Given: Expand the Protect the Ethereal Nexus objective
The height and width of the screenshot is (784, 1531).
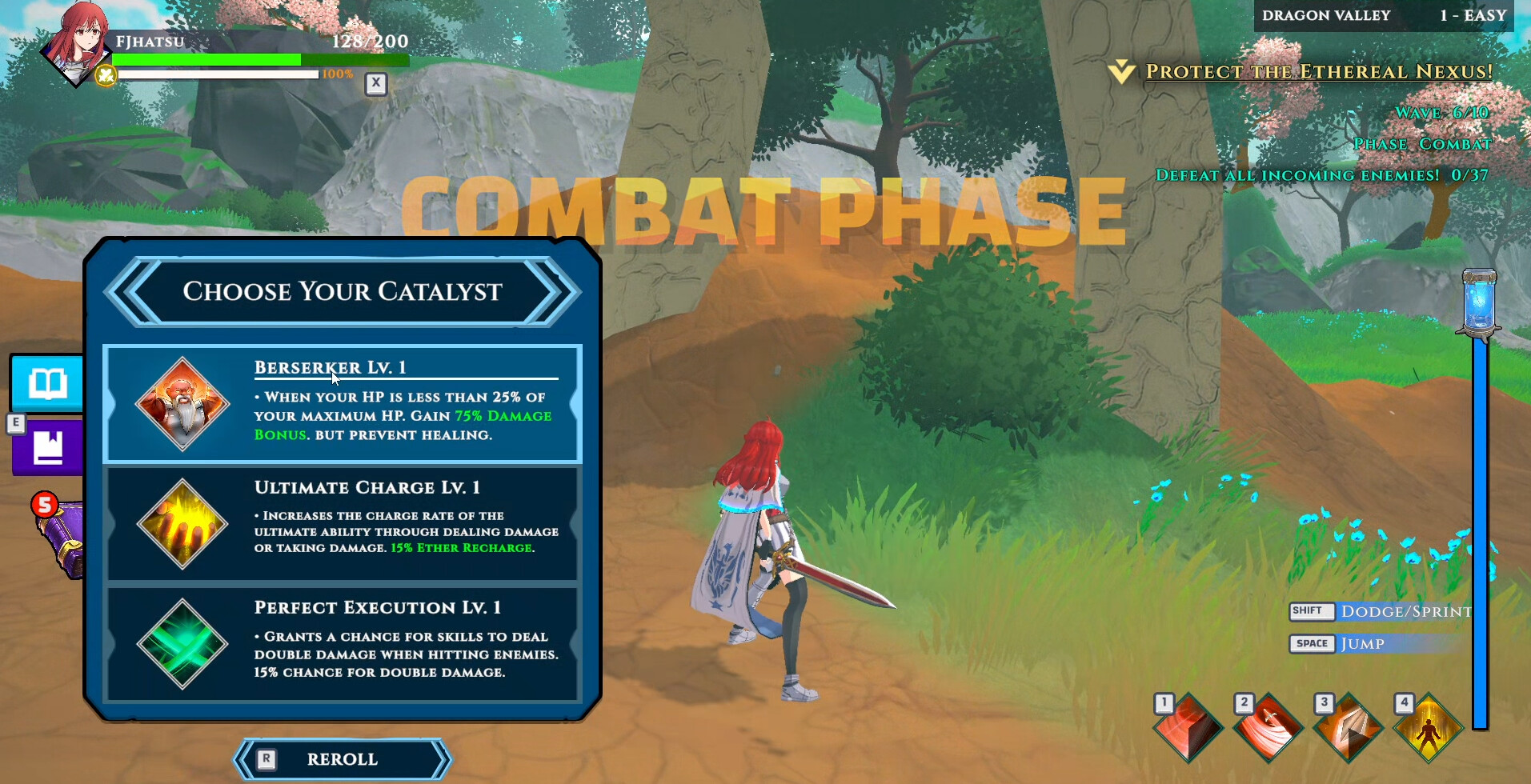Looking at the screenshot, I should coord(1122,70).
